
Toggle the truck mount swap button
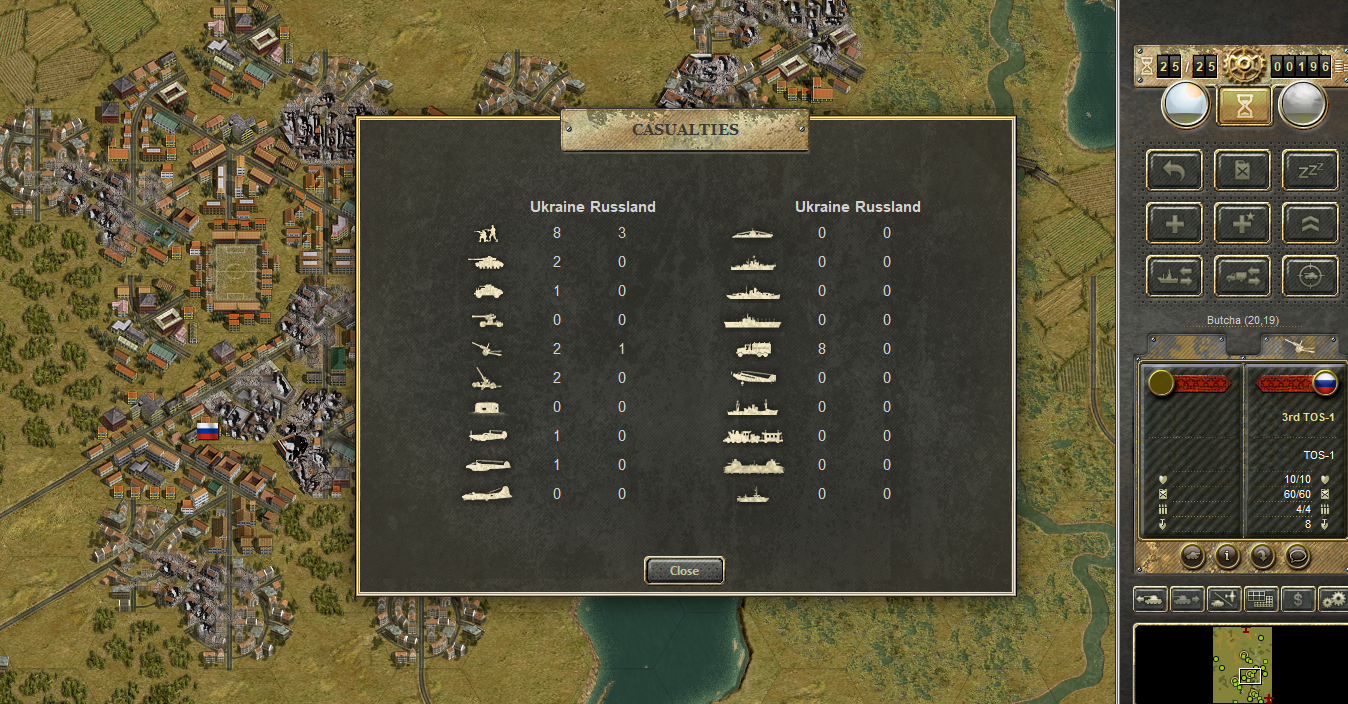pyautogui.click(x=1242, y=276)
